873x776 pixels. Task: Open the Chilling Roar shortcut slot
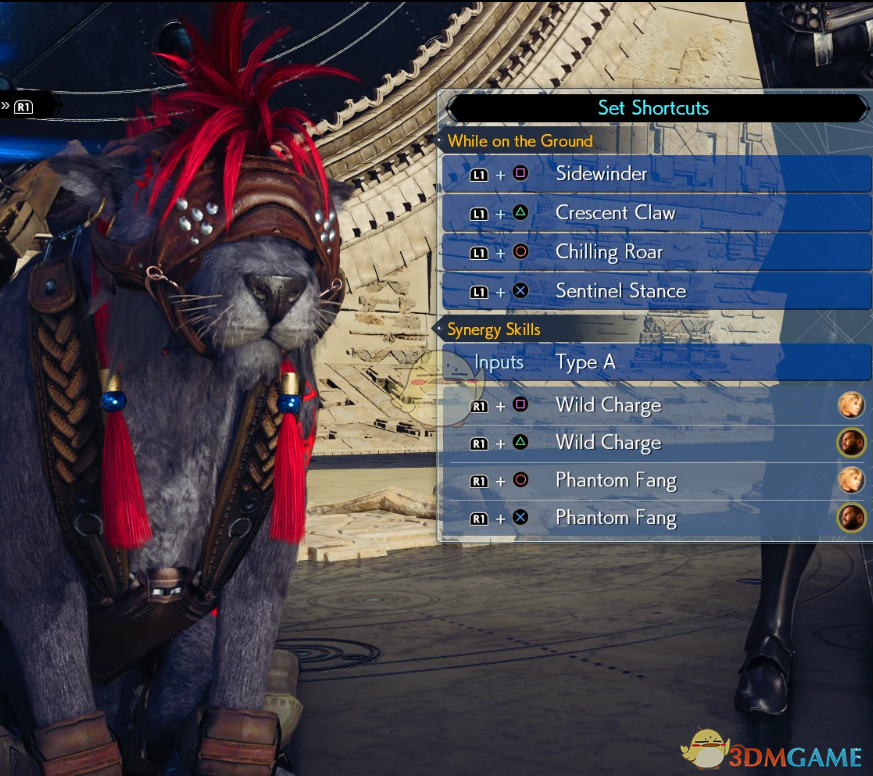656,252
